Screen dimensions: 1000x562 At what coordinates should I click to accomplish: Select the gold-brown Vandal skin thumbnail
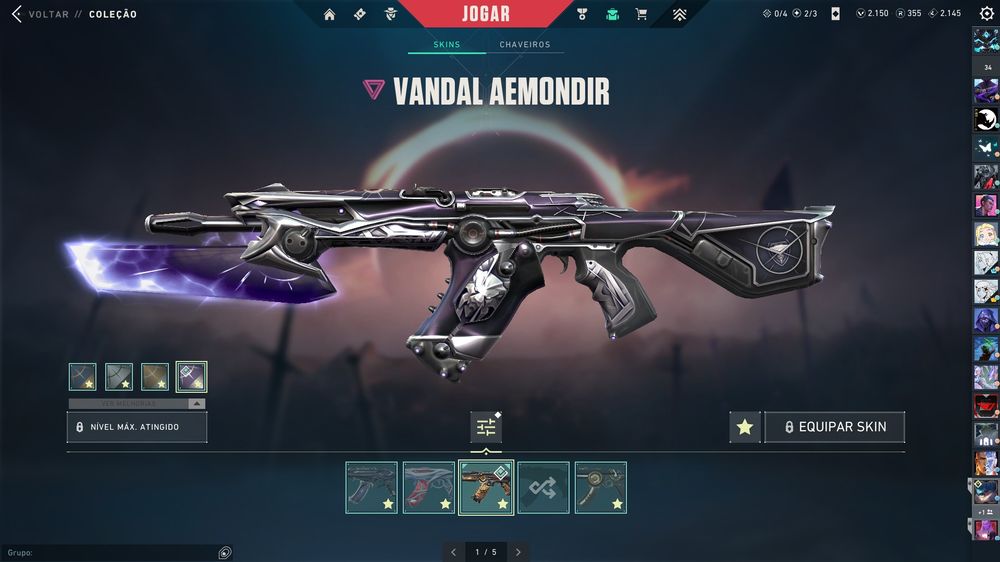[x=486, y=488]
